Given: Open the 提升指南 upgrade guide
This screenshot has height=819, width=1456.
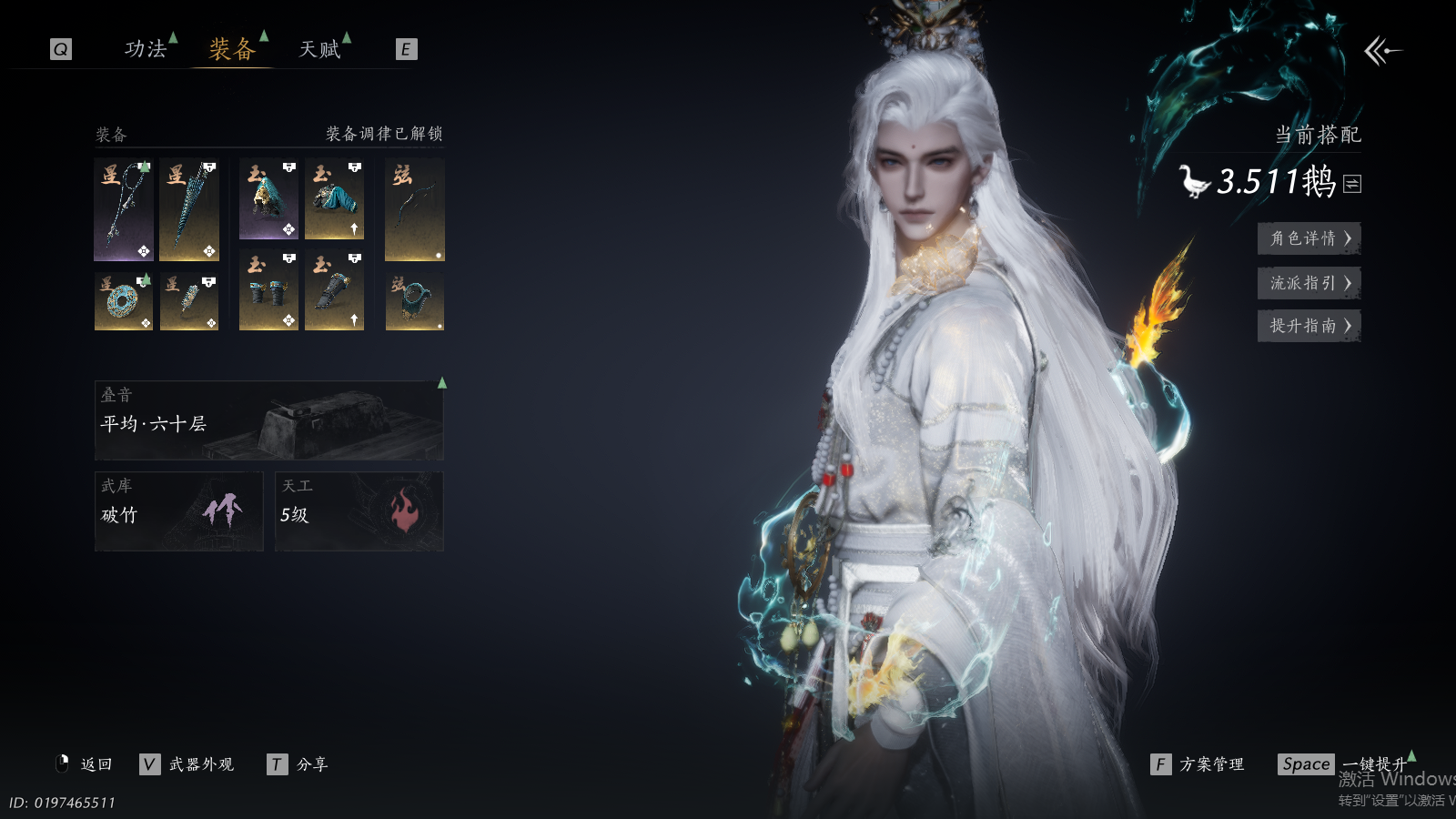Looking at the screenshot, I should [x=1309, y=326].
